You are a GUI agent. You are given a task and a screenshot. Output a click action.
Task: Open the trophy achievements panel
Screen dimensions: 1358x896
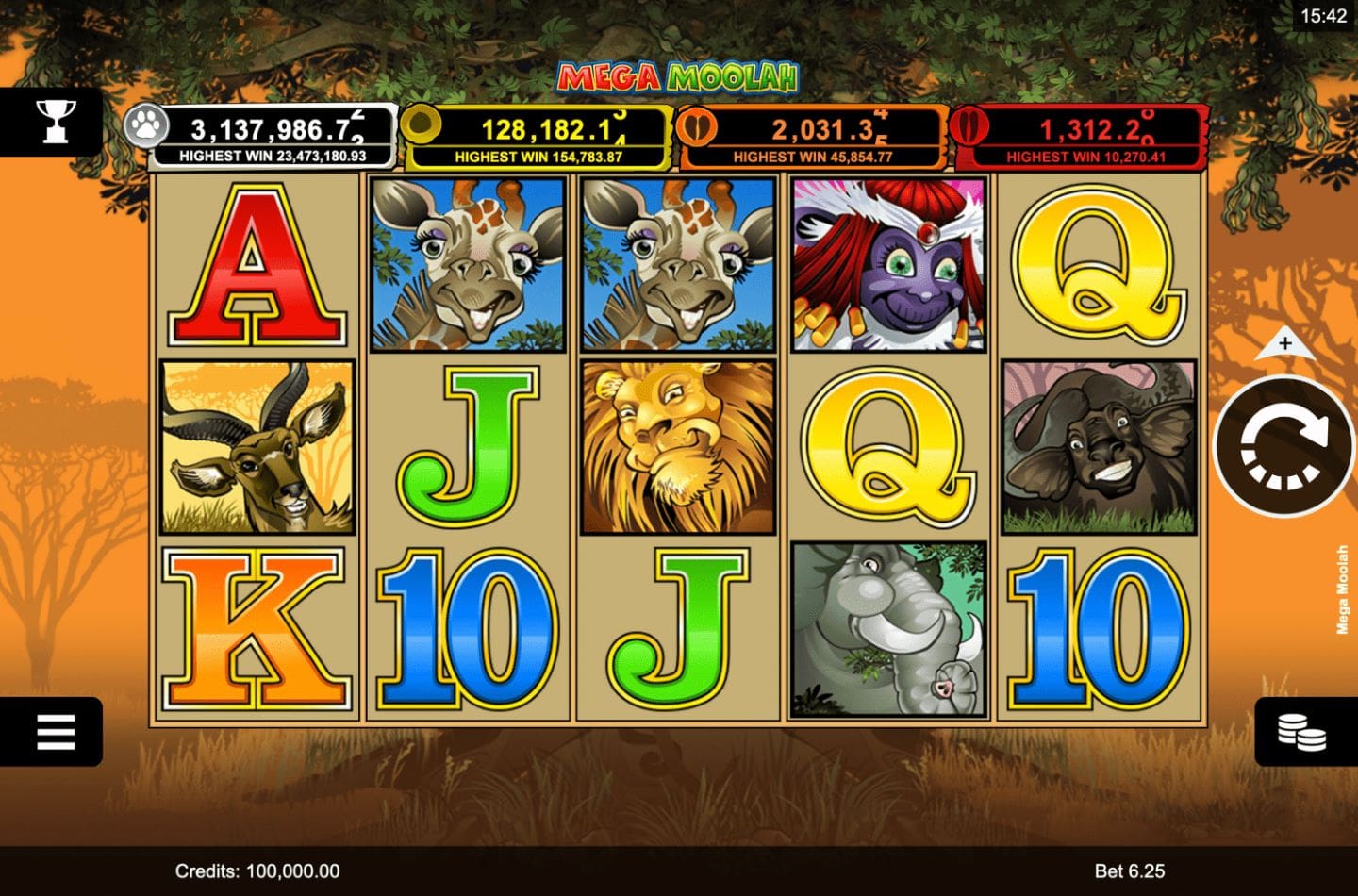click(x=55, y=122)
